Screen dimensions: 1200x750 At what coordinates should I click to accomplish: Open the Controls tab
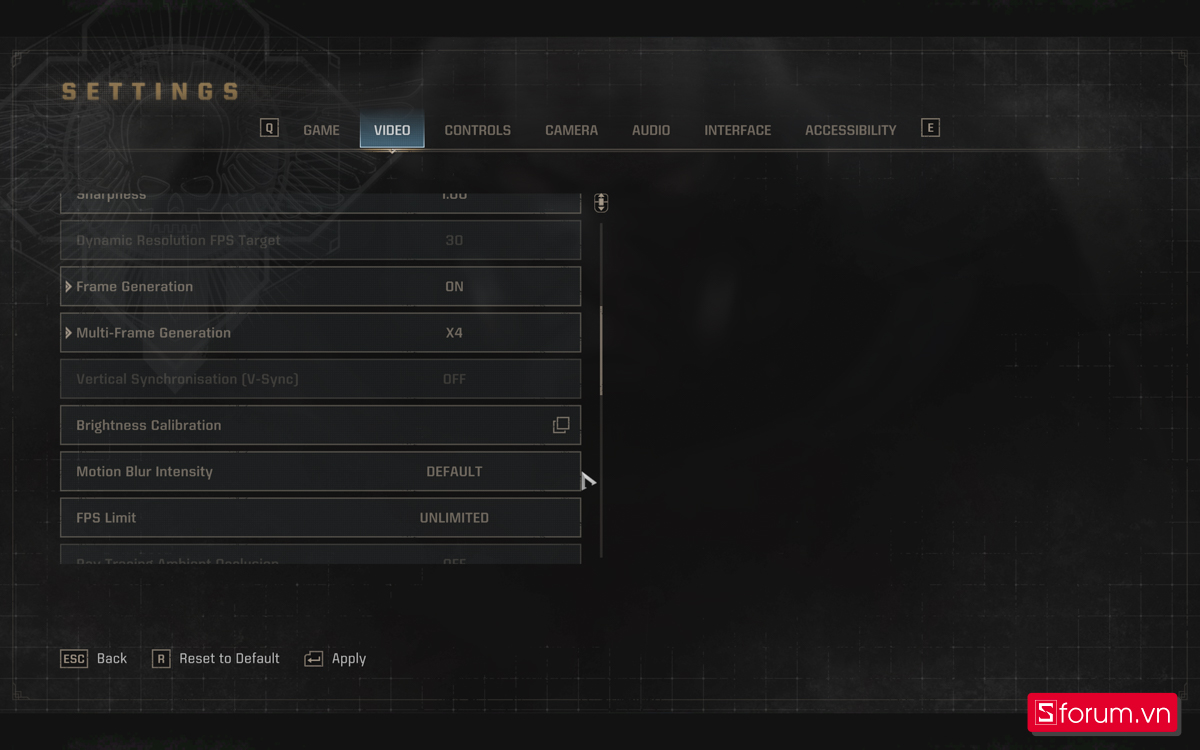tap(477, 130)
